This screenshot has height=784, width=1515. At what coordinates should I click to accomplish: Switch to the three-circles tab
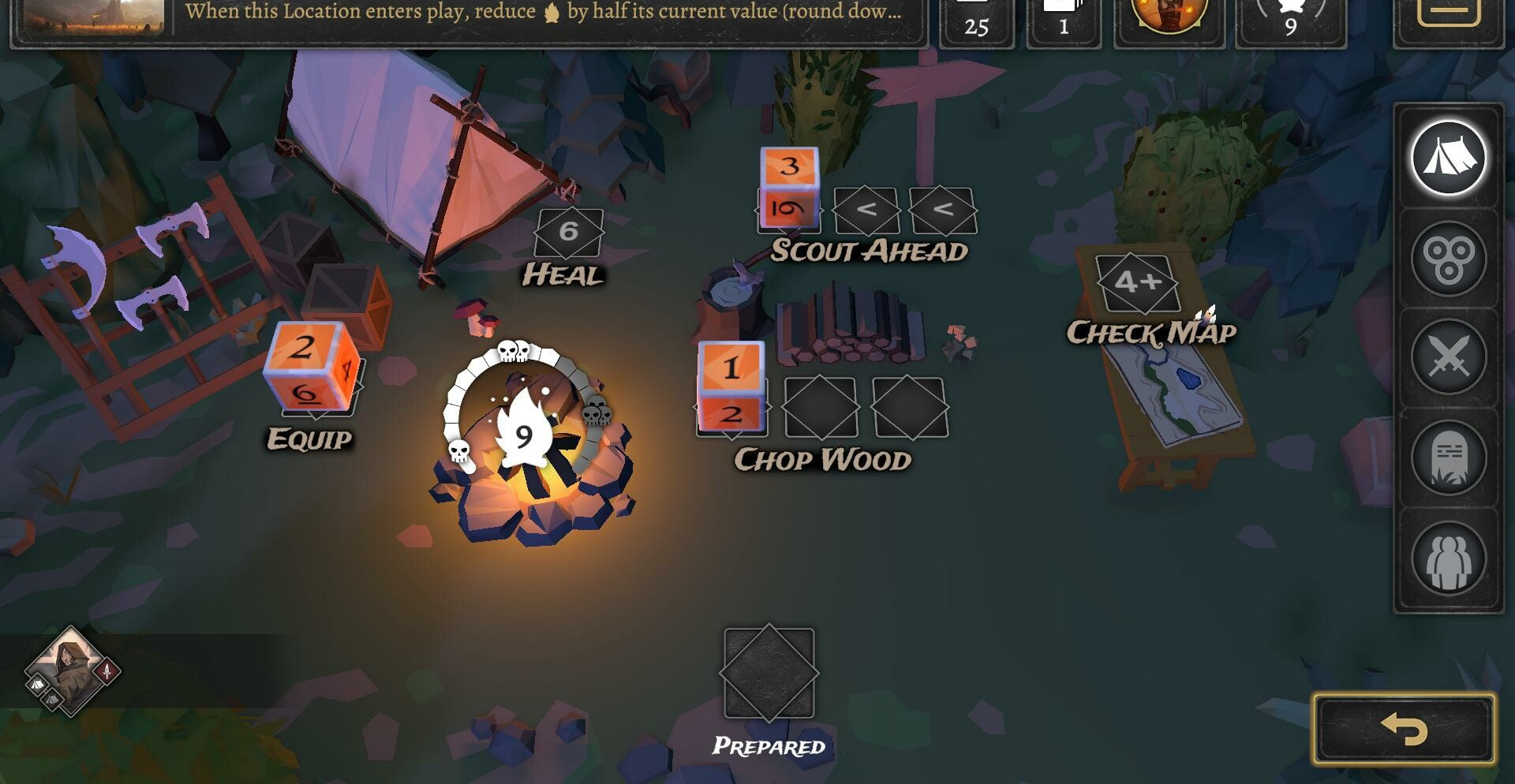(x=1448, y=259)
